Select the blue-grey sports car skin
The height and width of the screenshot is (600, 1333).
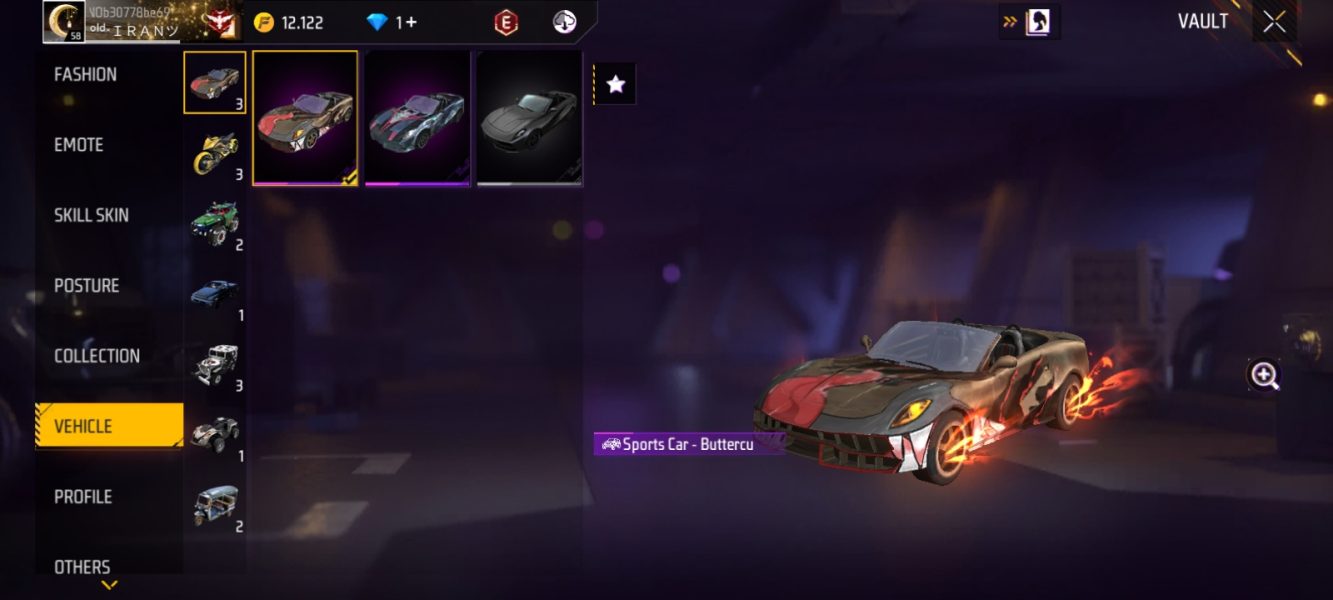(417, 118)
